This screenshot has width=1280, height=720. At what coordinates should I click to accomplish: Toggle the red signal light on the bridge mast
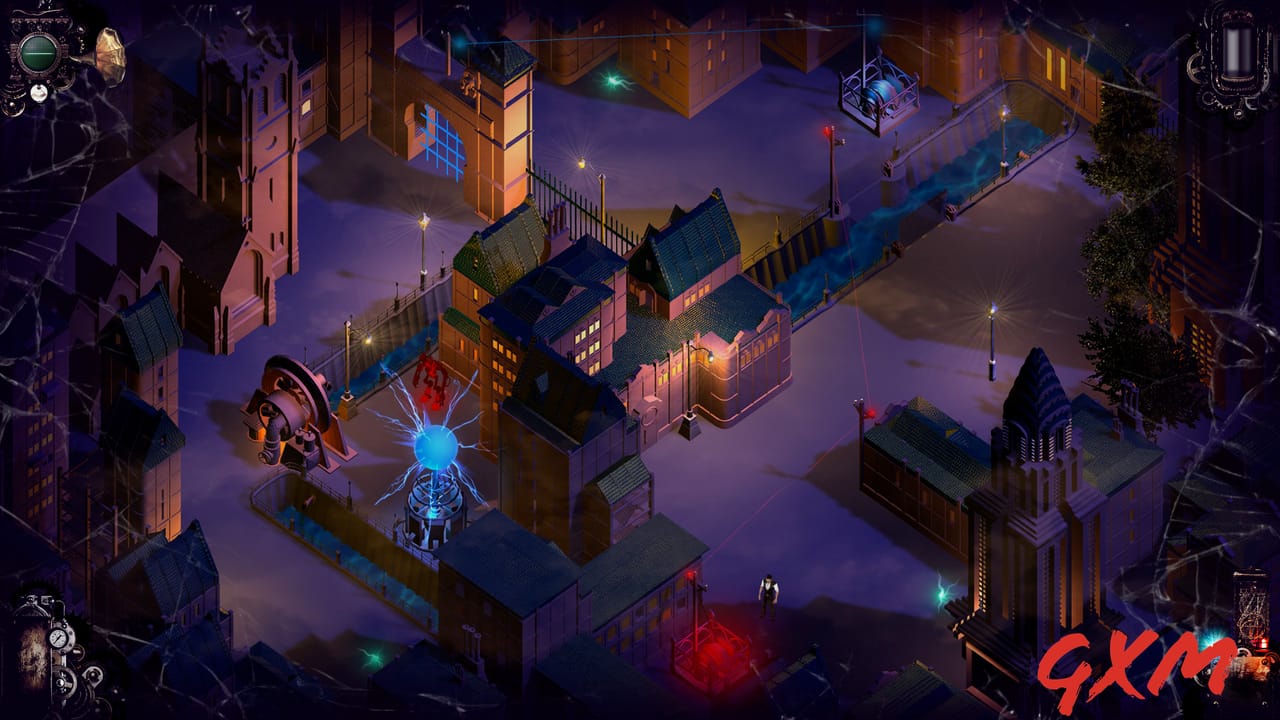tap(827, 130)
